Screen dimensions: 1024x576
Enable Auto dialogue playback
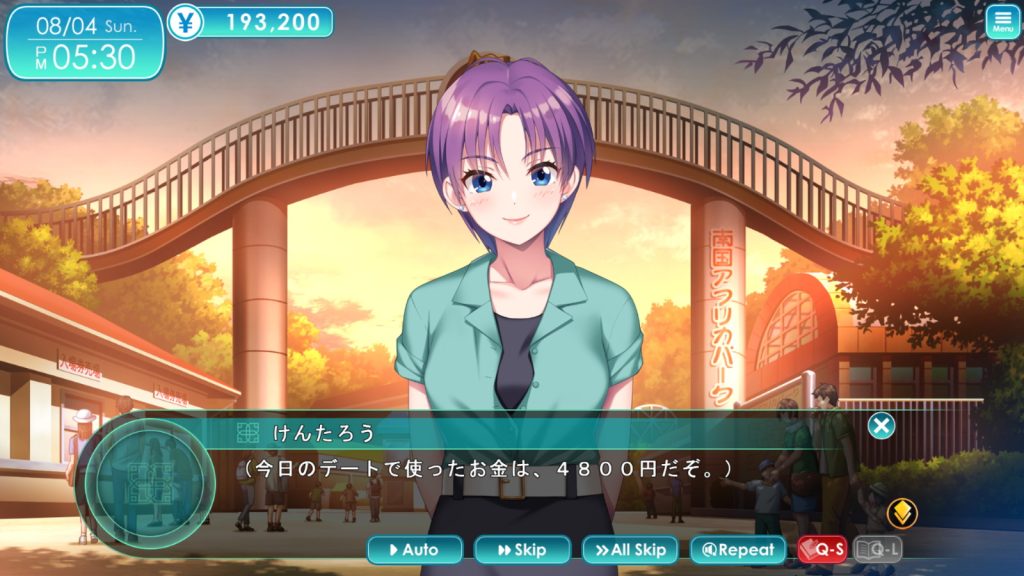tap(415, 549)
